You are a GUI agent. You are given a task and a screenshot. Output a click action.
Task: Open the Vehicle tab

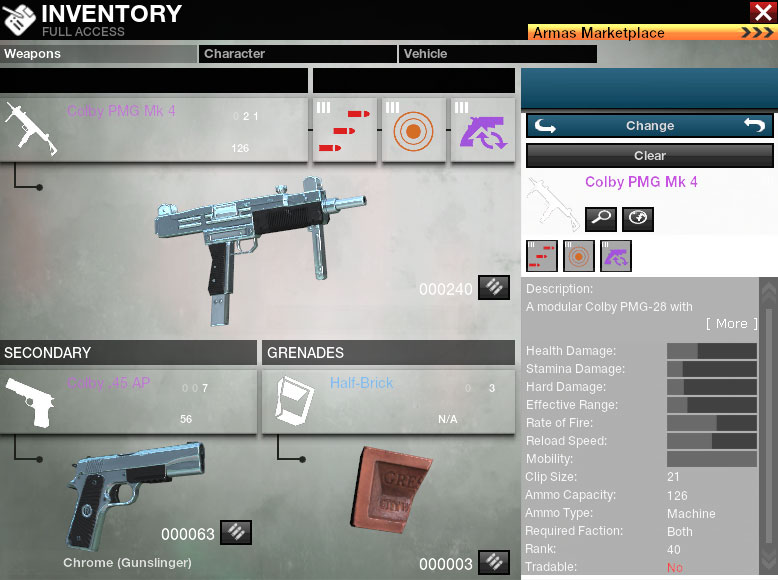tap(497, 54)
